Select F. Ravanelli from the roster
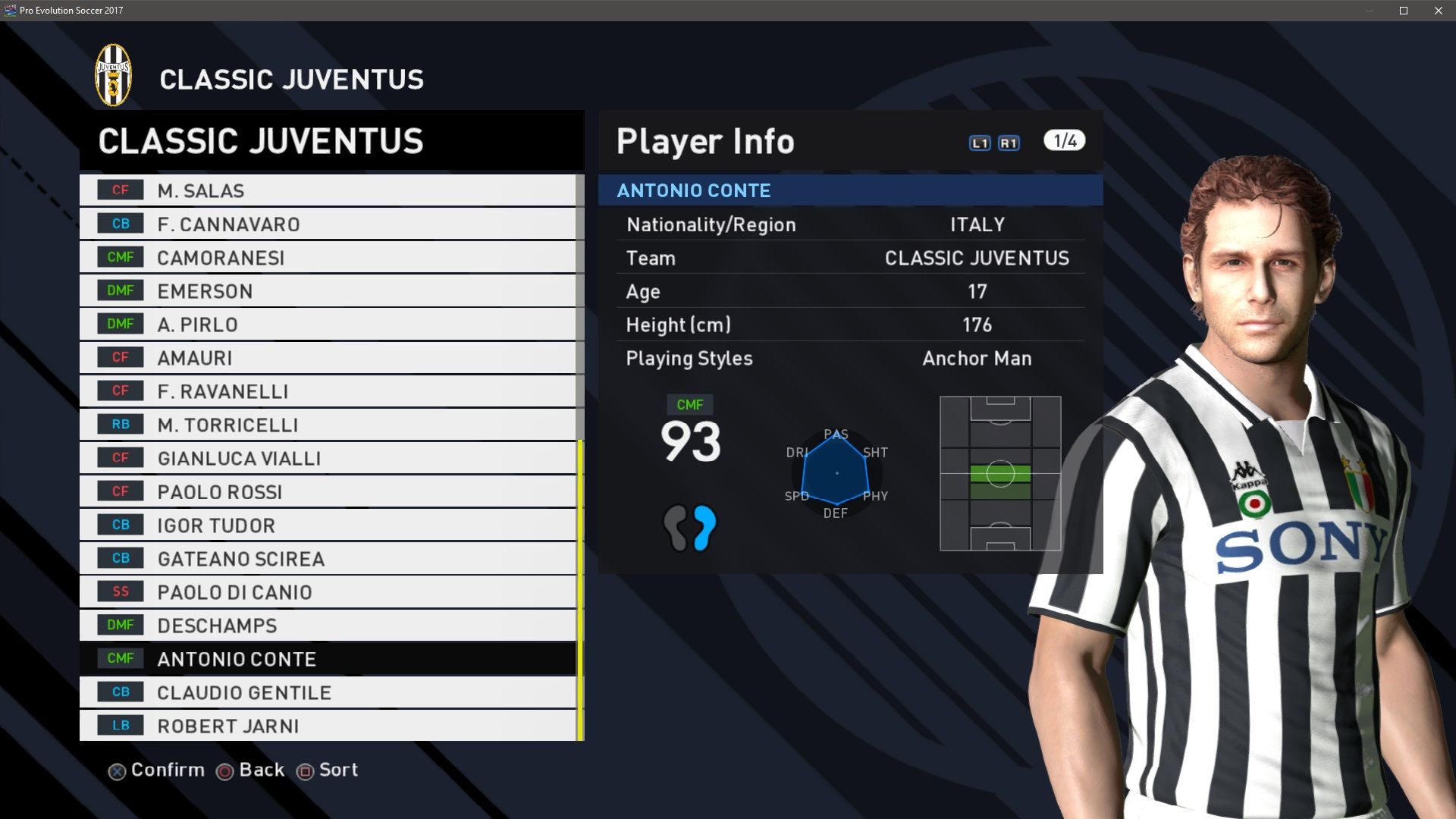The width and height of the screenshot is (1456, 819). tap(328, 391)
